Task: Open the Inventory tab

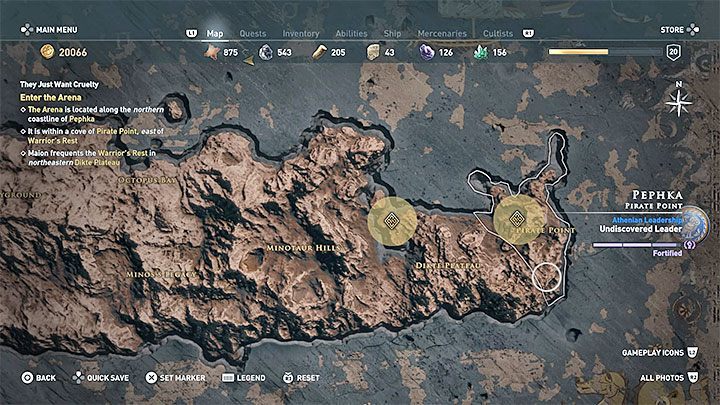Action: 302,33
